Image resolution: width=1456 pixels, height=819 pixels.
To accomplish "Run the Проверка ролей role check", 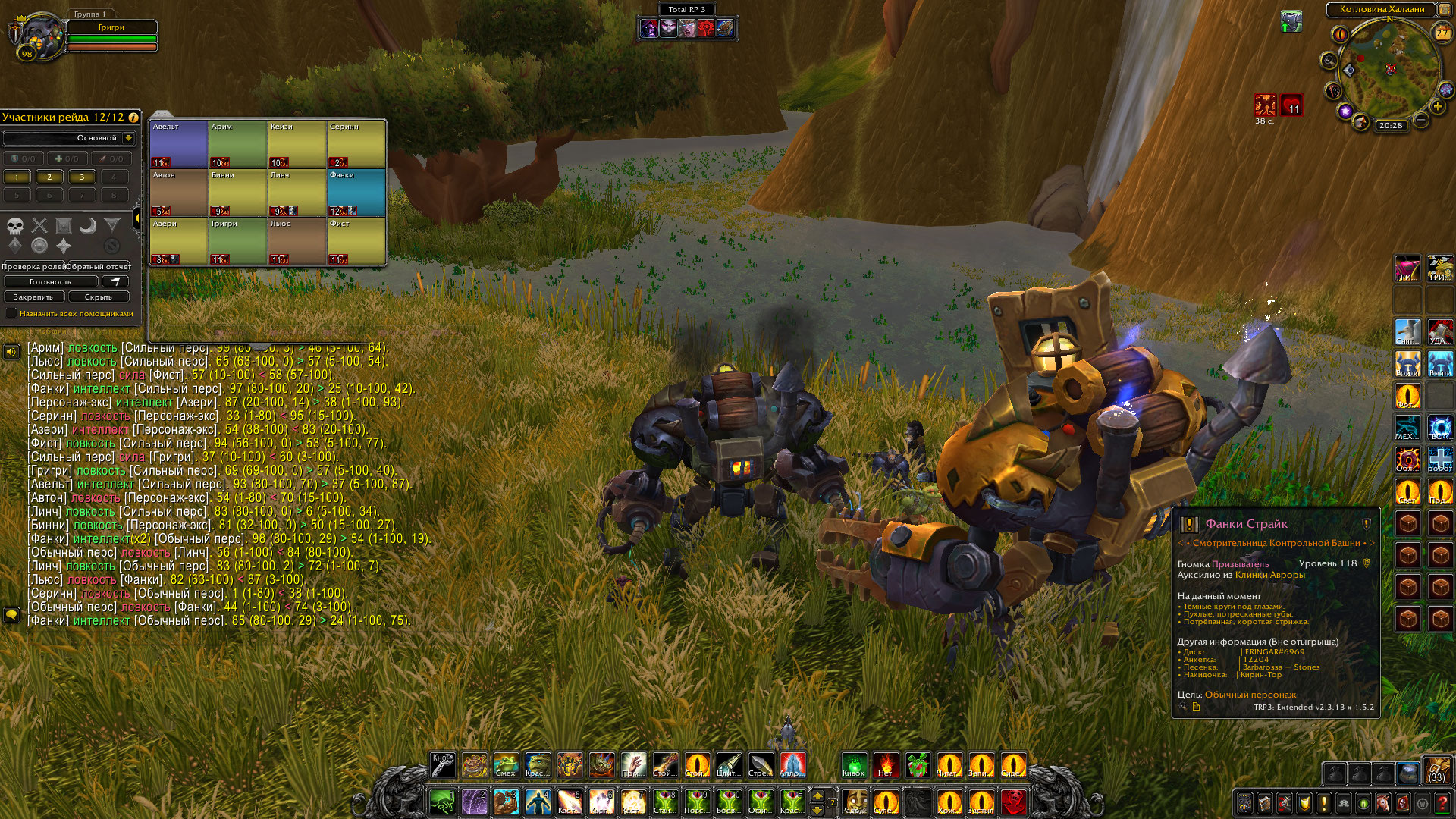I will click(x=33, y=266).
